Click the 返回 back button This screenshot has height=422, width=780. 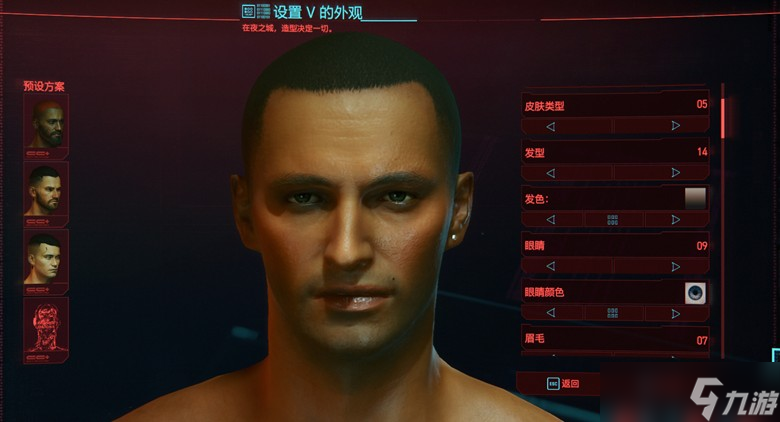[x=563, y=383]
